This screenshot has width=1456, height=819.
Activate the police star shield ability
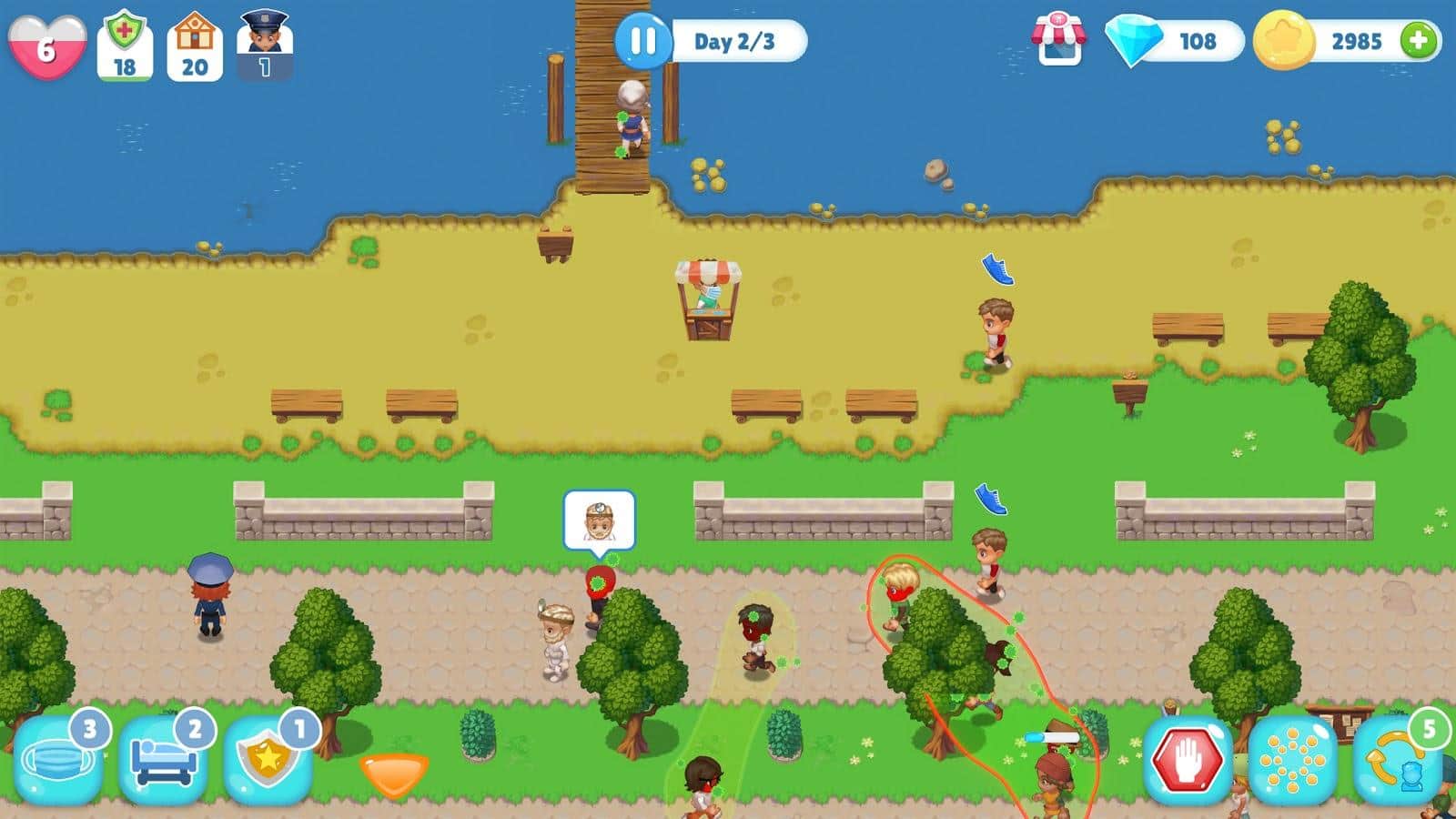pos(268,760)
